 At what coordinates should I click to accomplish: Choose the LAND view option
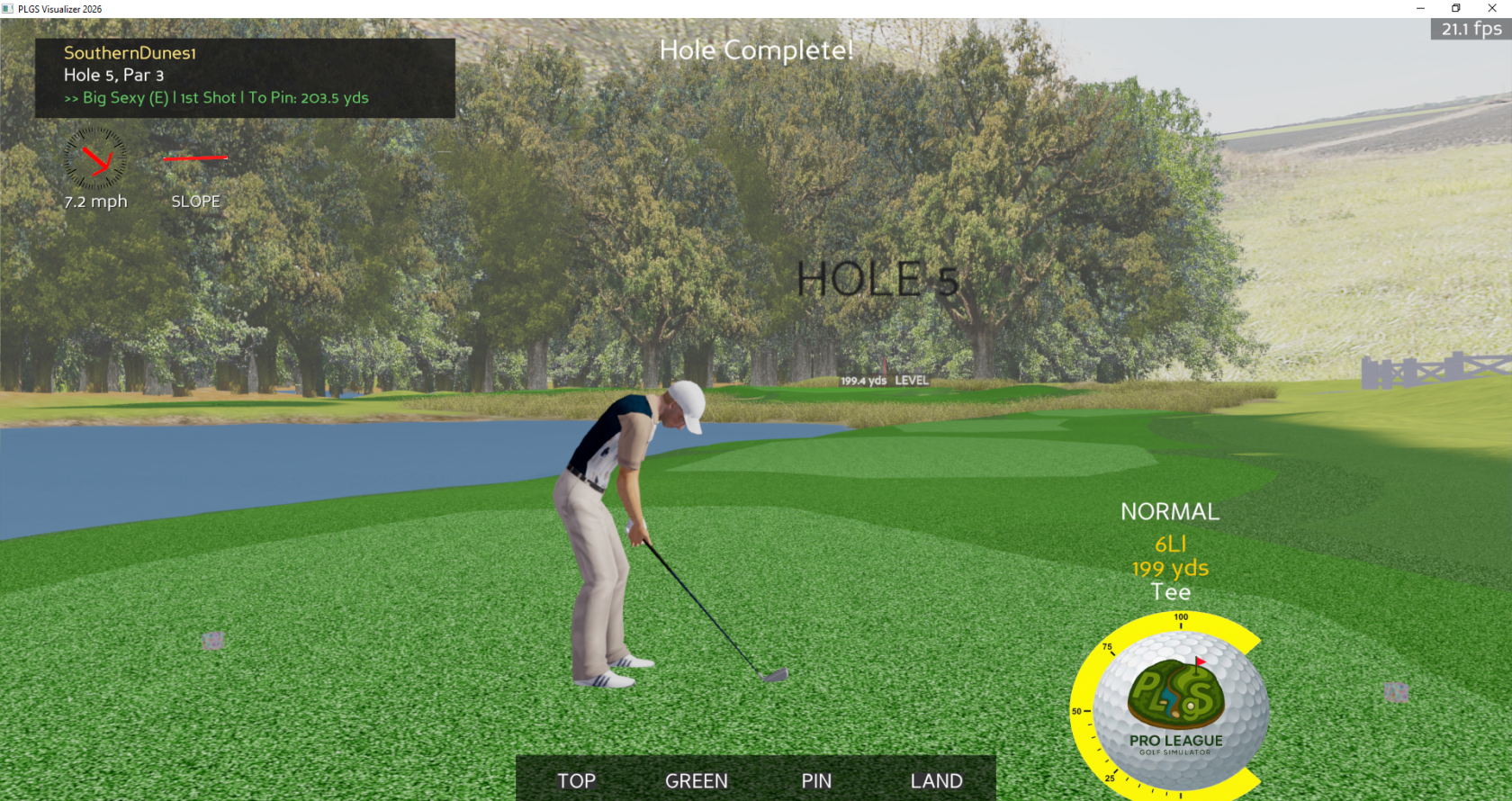click(936, 780)
